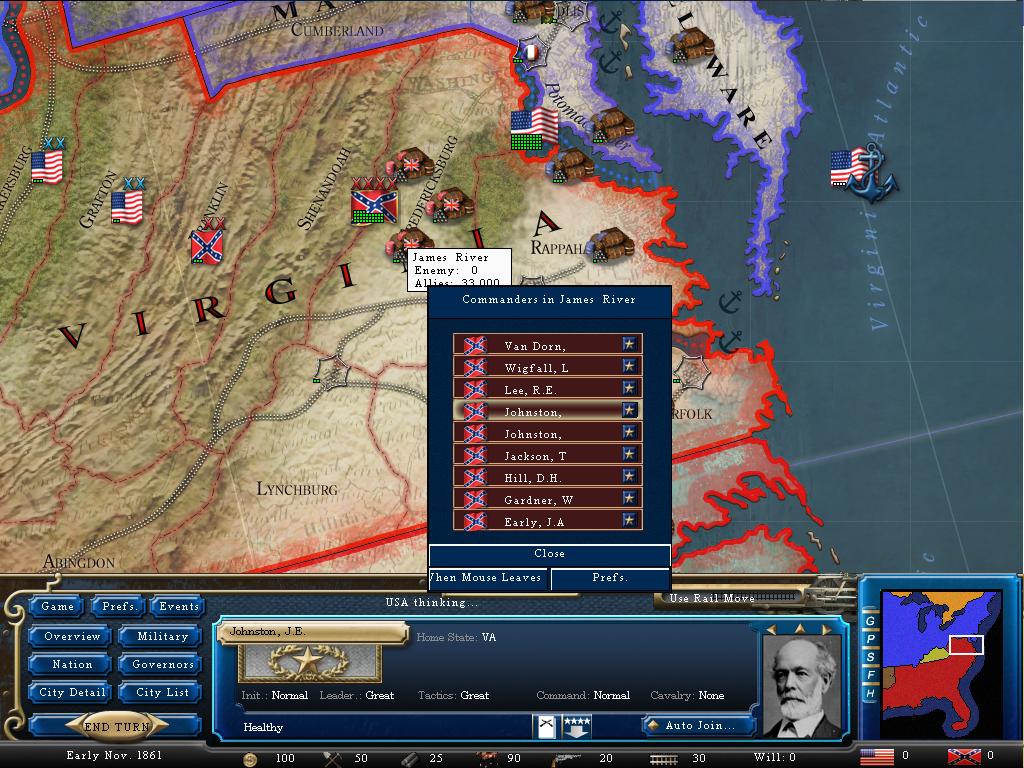Open the Game menu
Viewport: 1024px width, 768px height.
58,607
